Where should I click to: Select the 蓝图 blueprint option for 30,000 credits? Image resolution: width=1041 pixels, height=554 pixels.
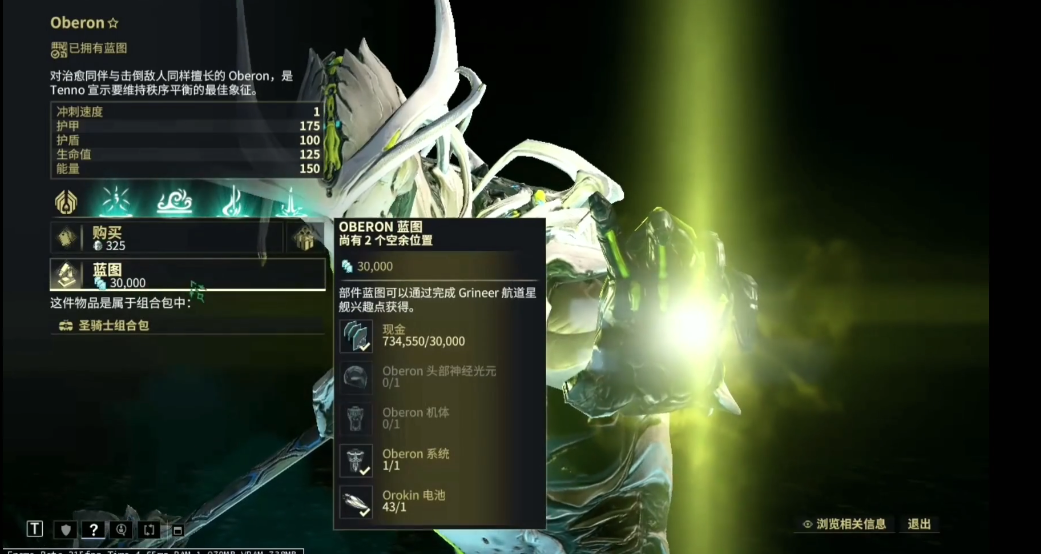[188, 275]
